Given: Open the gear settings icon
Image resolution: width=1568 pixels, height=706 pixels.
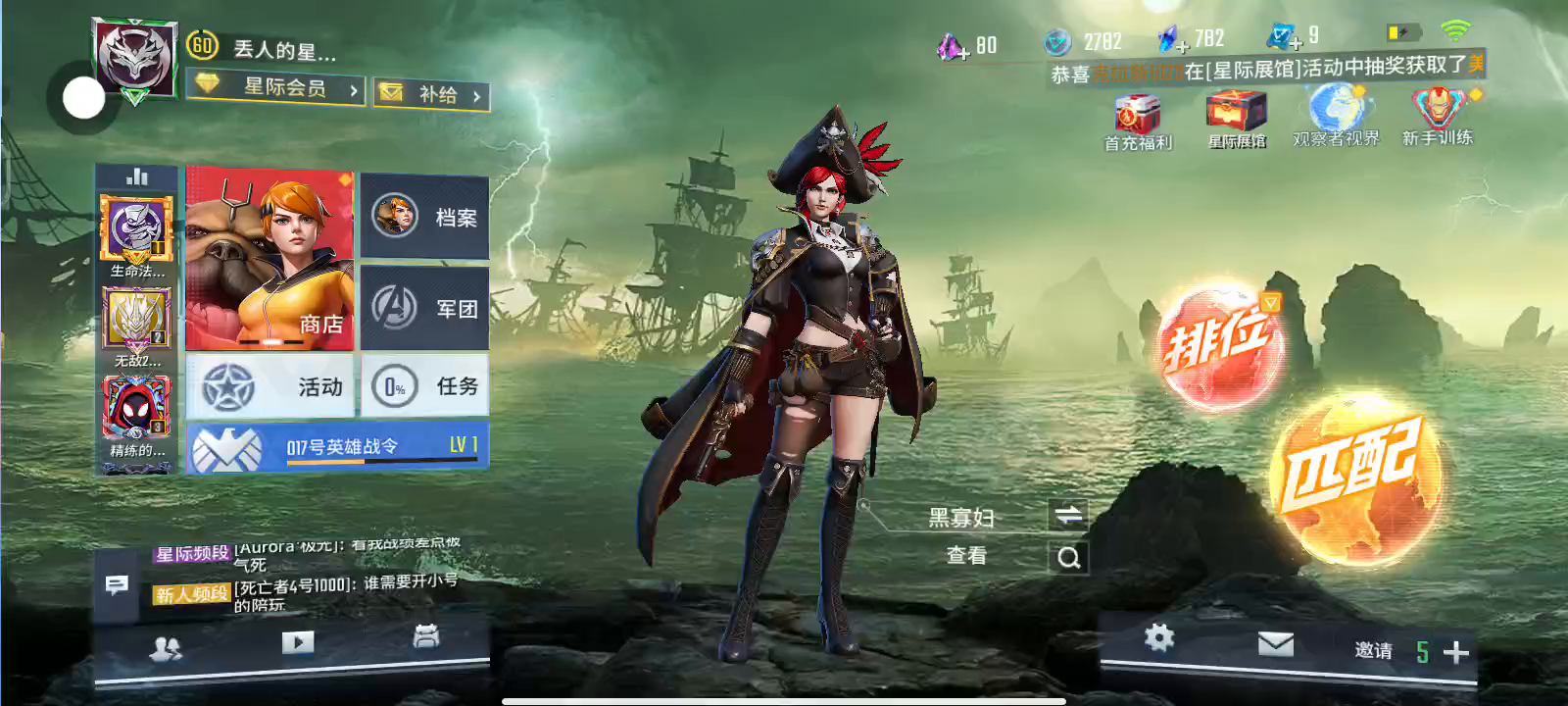Looking at the screenshot, I should point(1159,638).
